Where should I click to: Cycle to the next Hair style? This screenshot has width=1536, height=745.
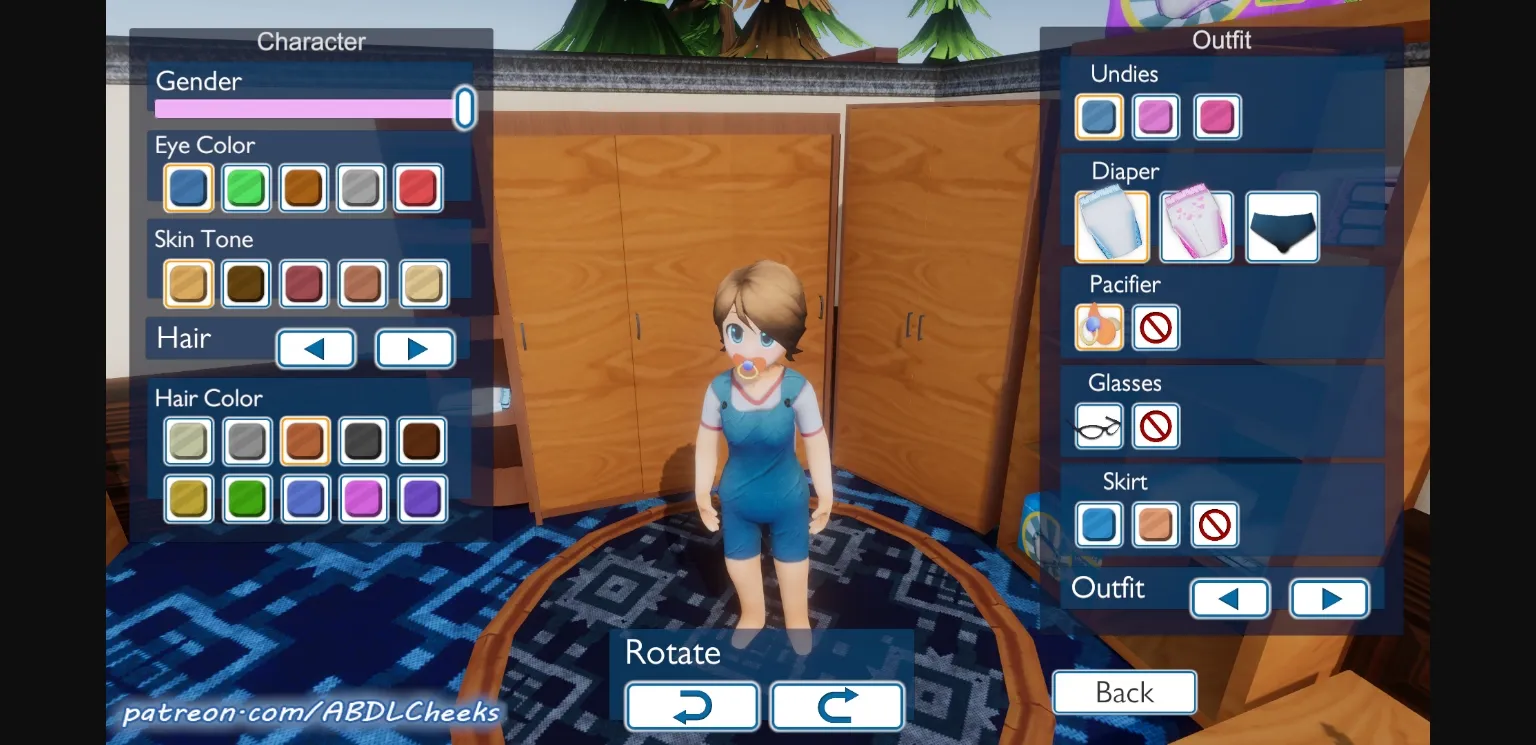coord(415,348)
